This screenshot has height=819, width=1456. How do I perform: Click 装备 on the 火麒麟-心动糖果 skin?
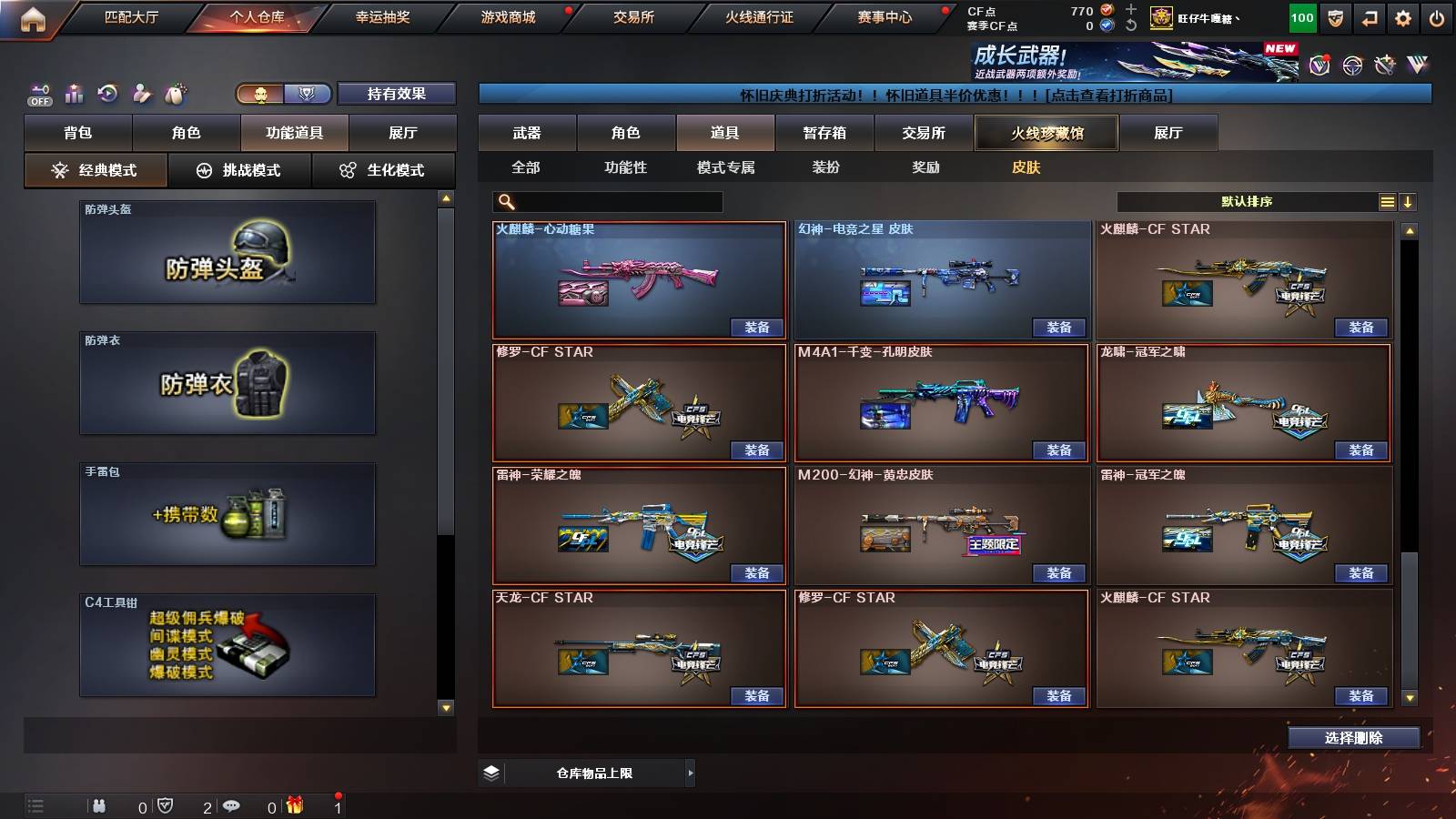pos(755,327)
